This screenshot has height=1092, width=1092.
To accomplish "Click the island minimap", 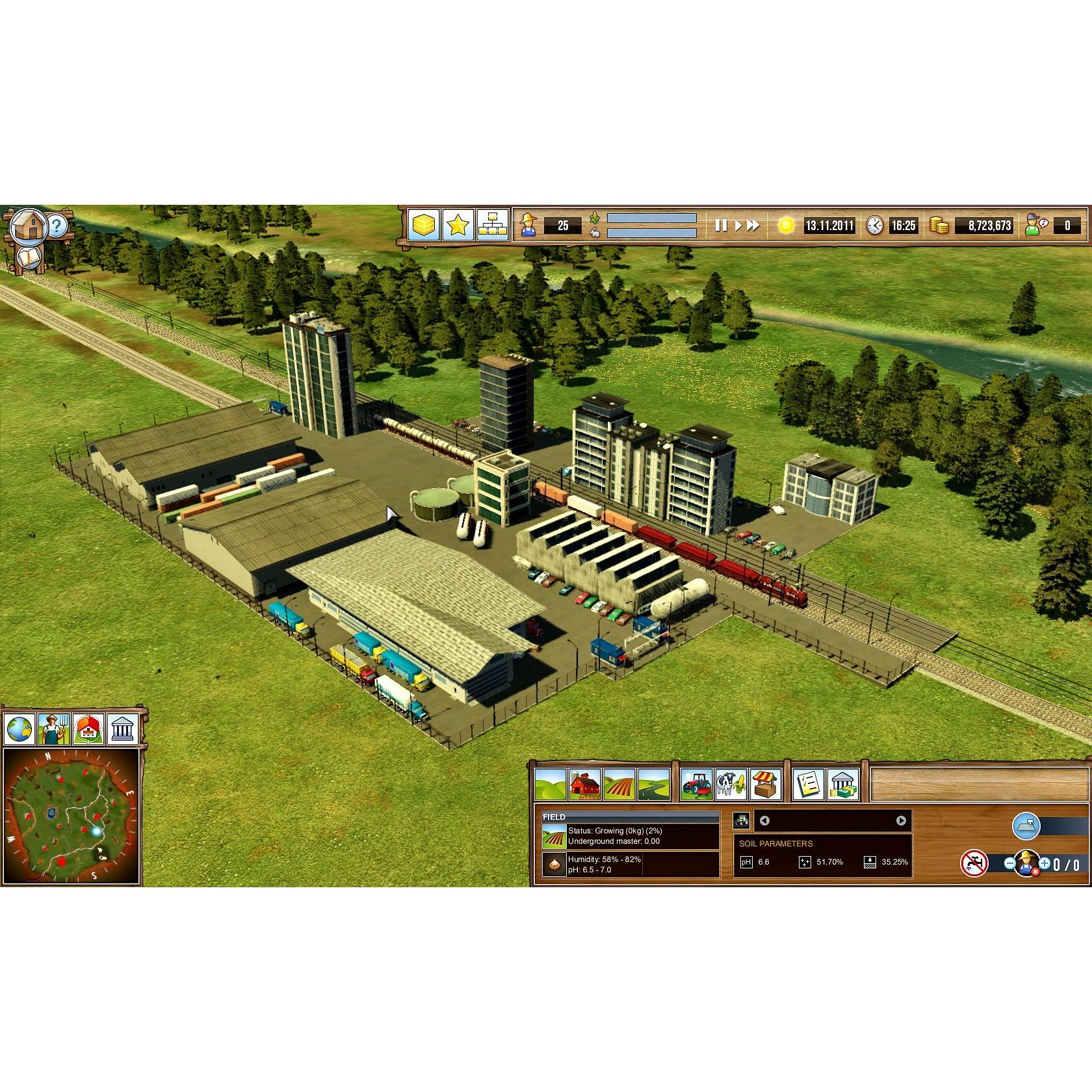I will pyautogui.click(x=71, y=816).
